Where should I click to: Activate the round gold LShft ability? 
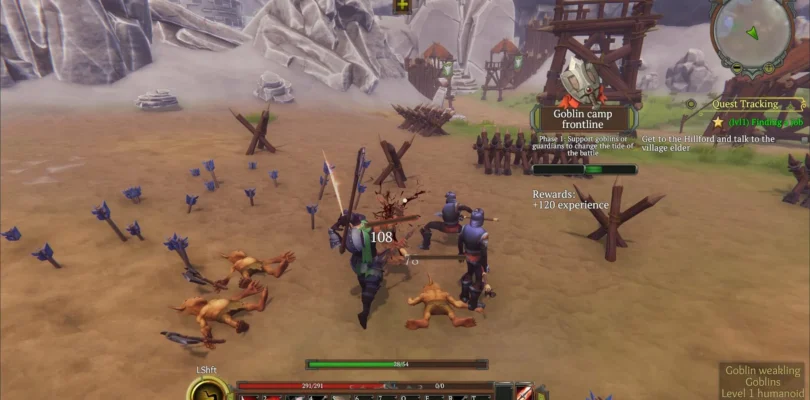point(204,391)
